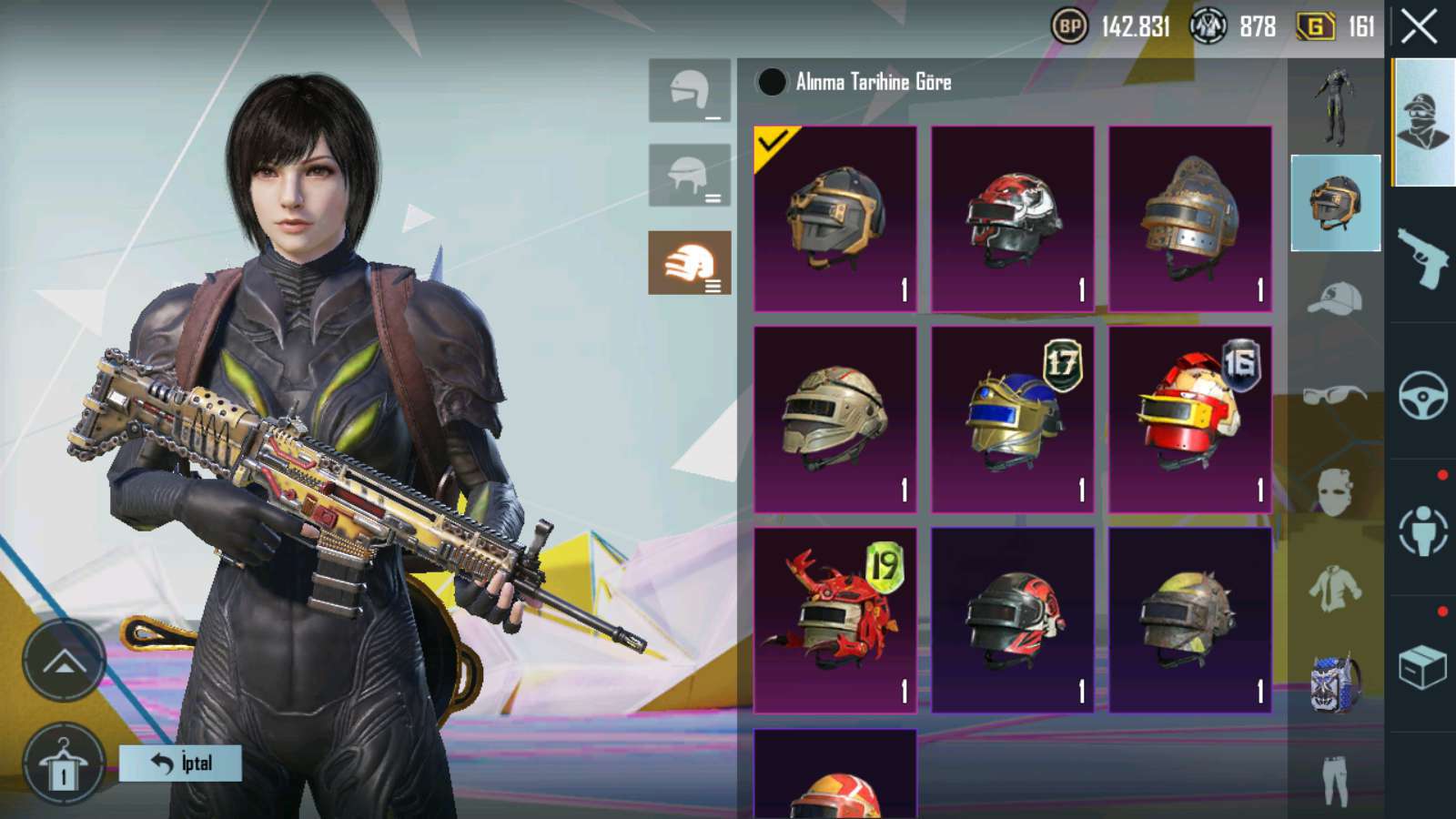
Task: Pick the red and white helmet skin
Action: 1012,218
